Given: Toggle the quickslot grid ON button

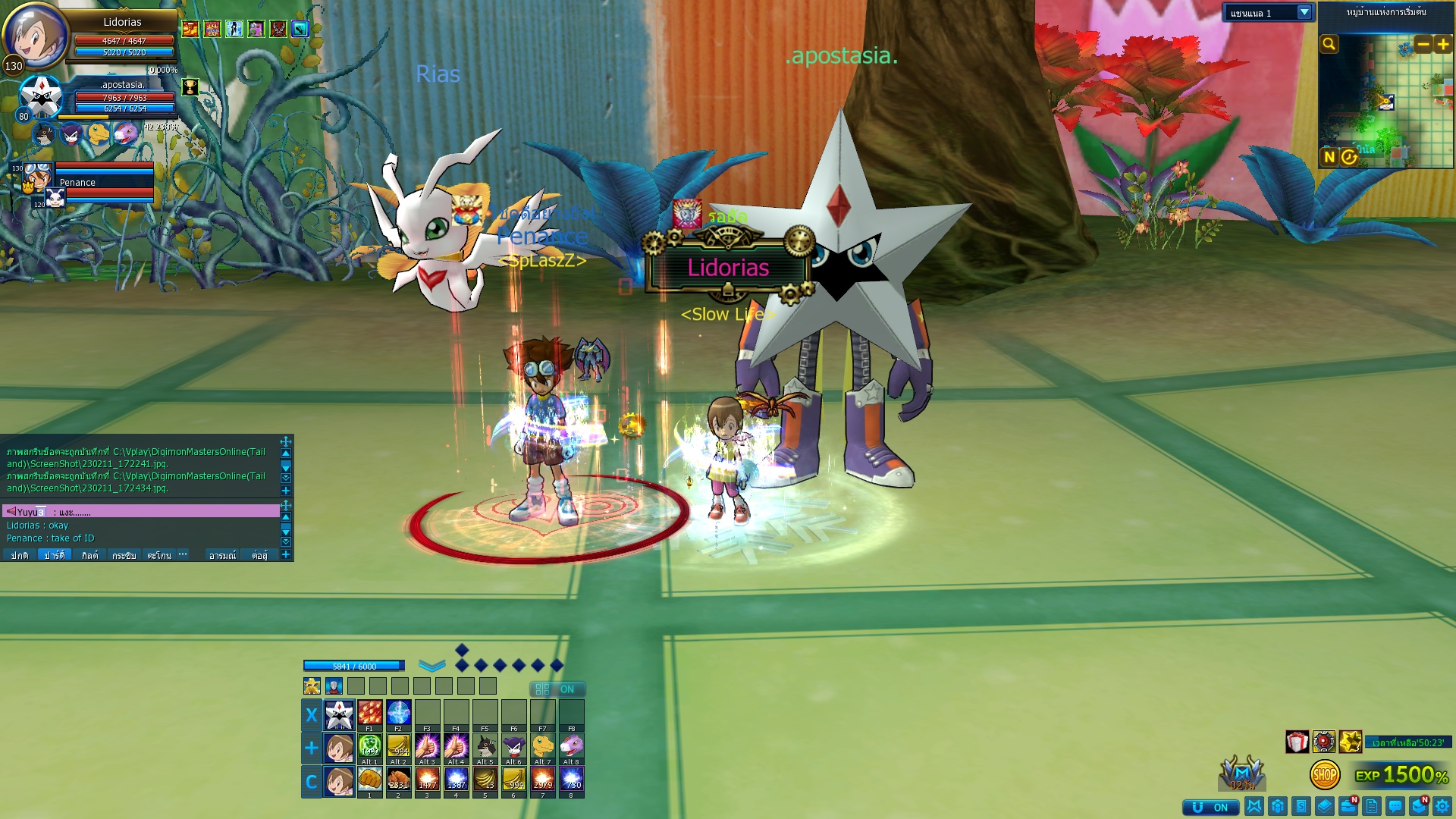Looking at the screenshot, I should coord(557,689).
